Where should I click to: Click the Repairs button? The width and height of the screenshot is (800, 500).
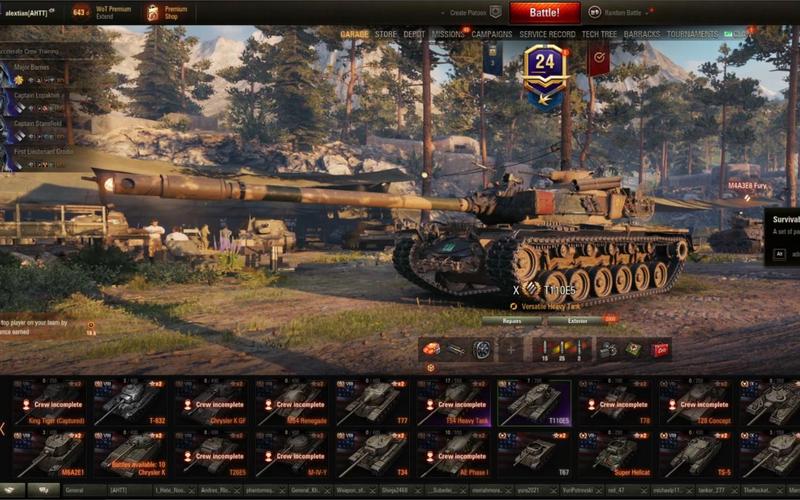[x=511, y=321]
